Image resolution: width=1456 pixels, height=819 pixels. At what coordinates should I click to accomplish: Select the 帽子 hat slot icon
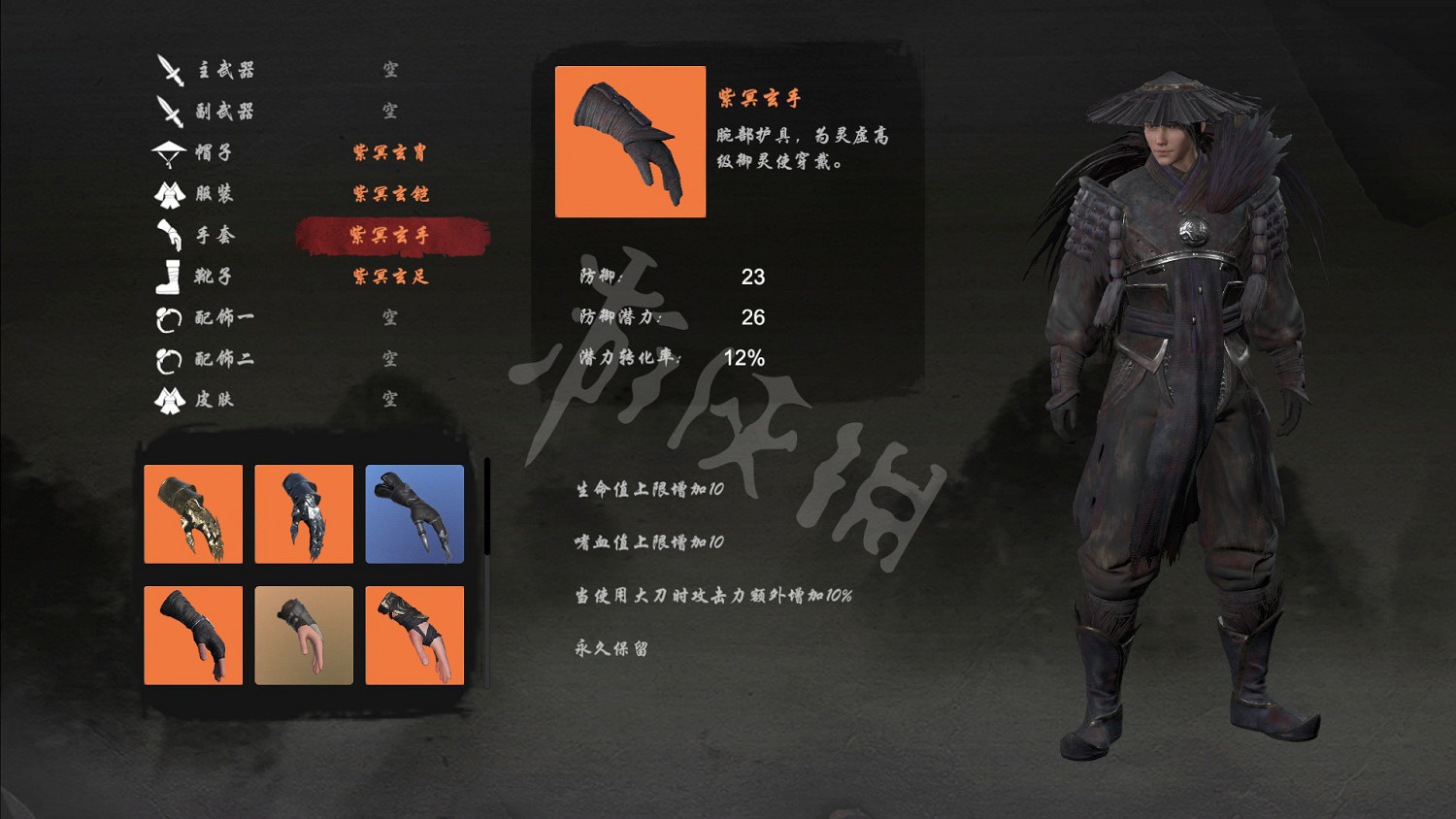coord(170,151)
